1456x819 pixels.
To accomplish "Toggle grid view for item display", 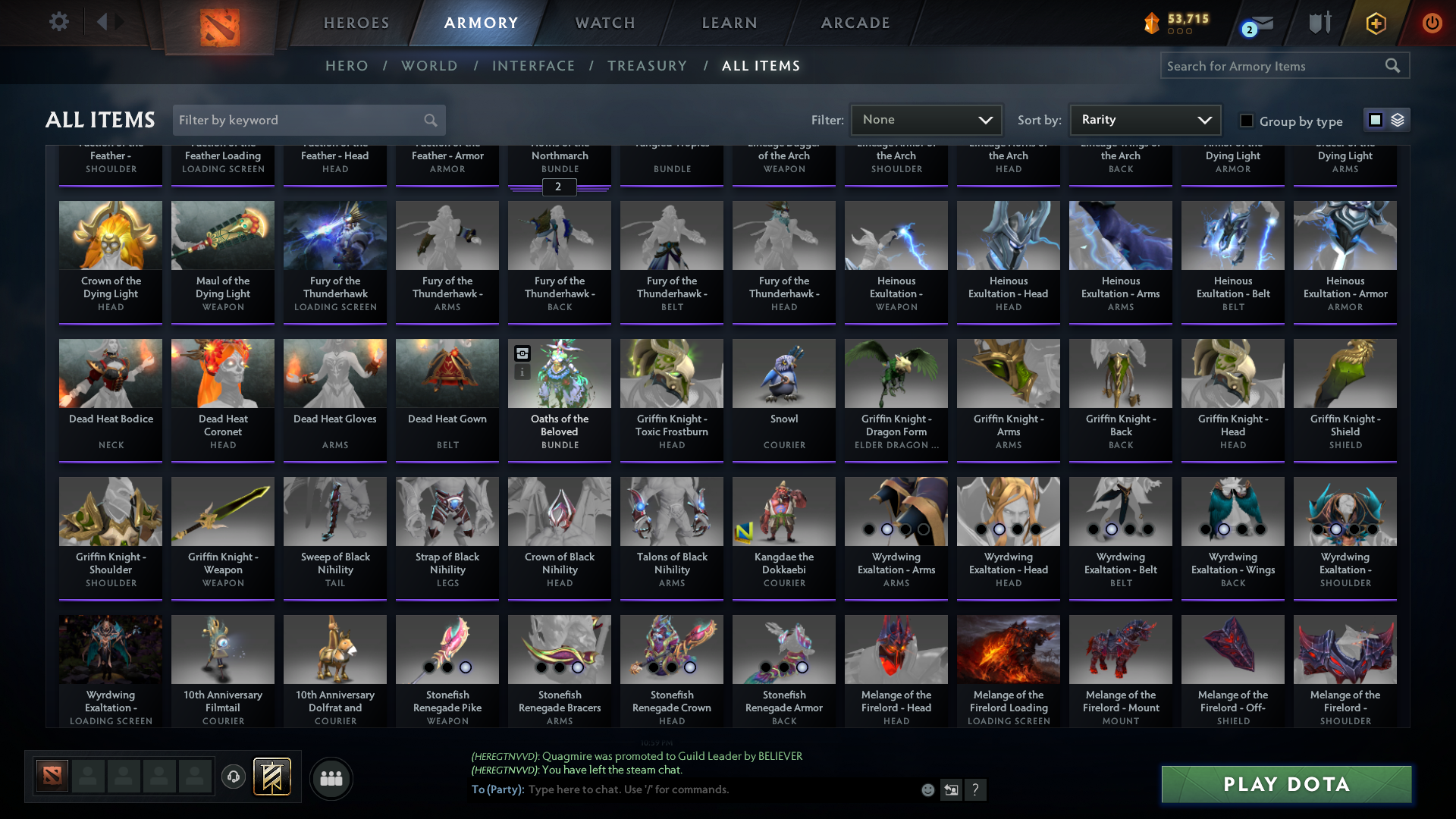I will [1376, 119].
